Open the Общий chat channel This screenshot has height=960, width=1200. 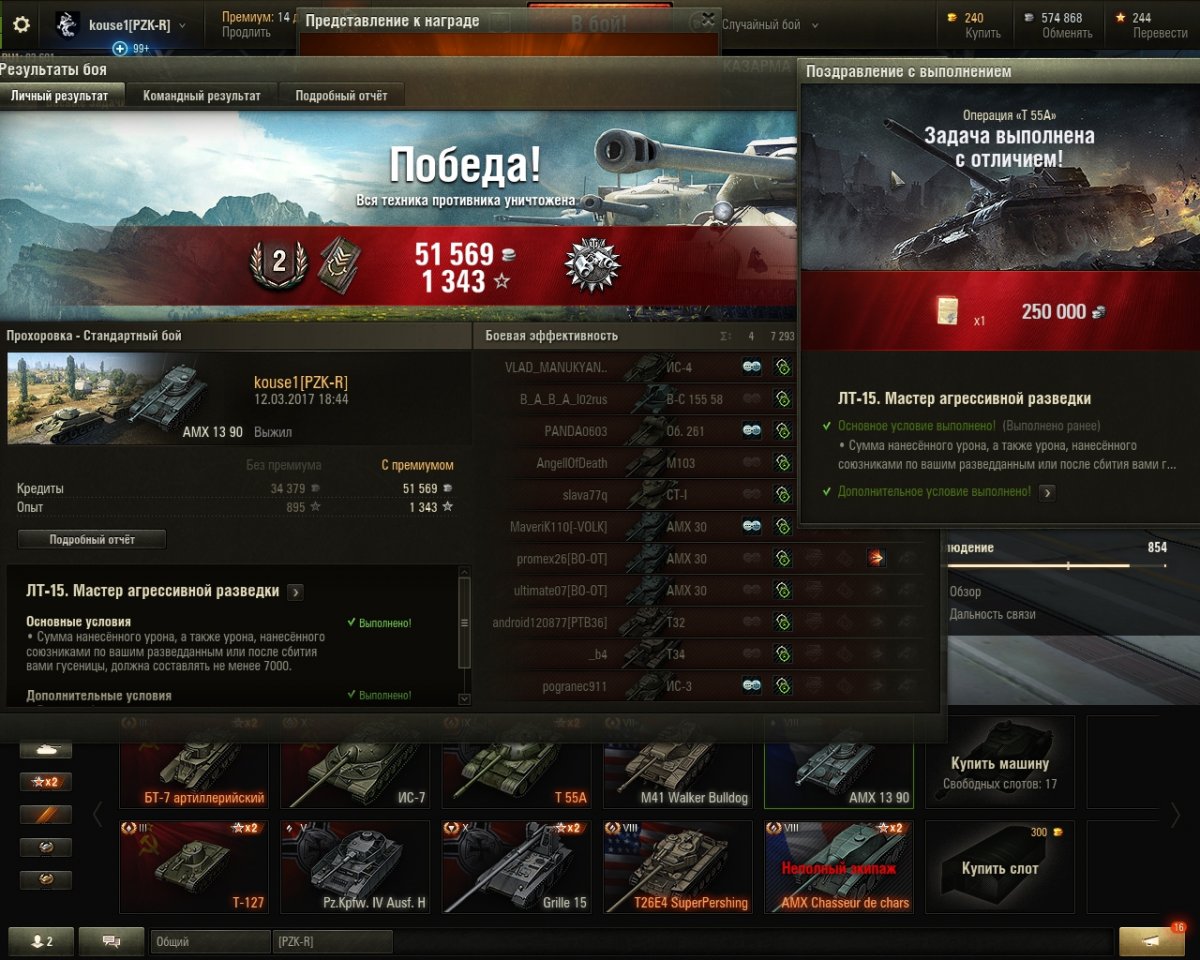[x=210, y=941]
